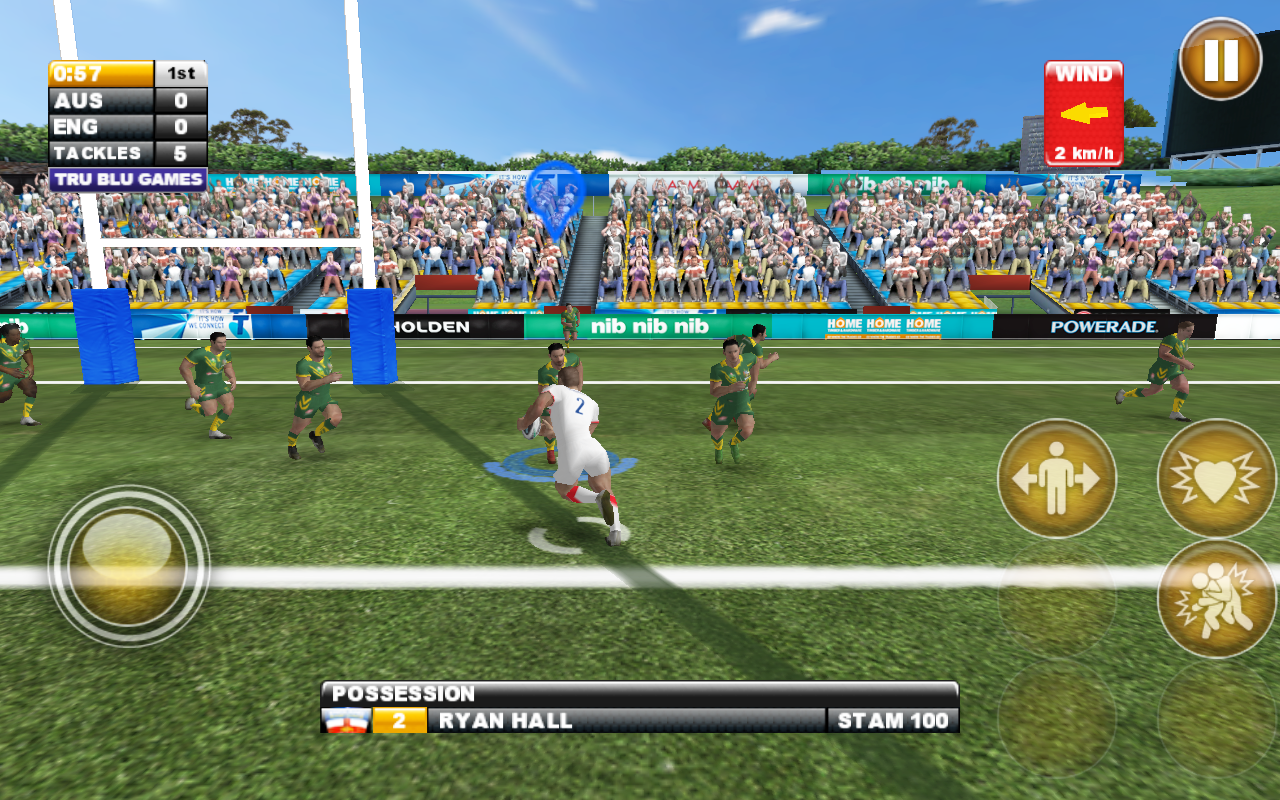Screen dimensions: 1280x800
Task: Open the 1st half period indicator
Action: coord(180,73)
